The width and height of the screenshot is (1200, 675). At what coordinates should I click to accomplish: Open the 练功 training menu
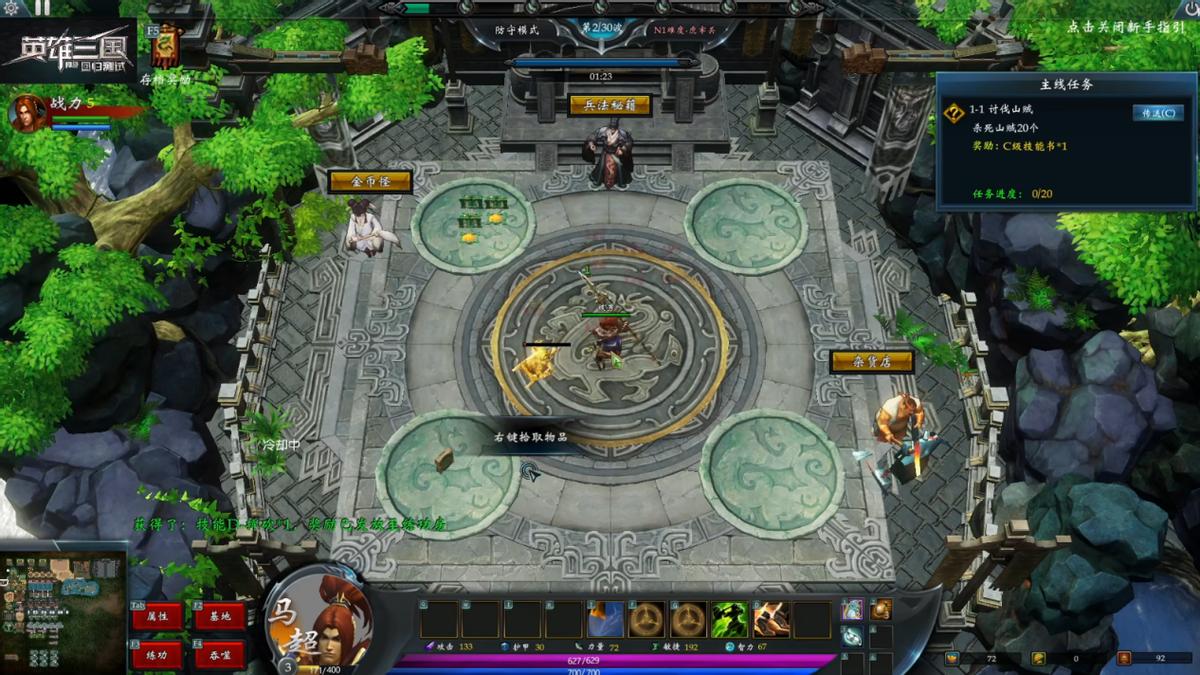(x=158, y=654)
